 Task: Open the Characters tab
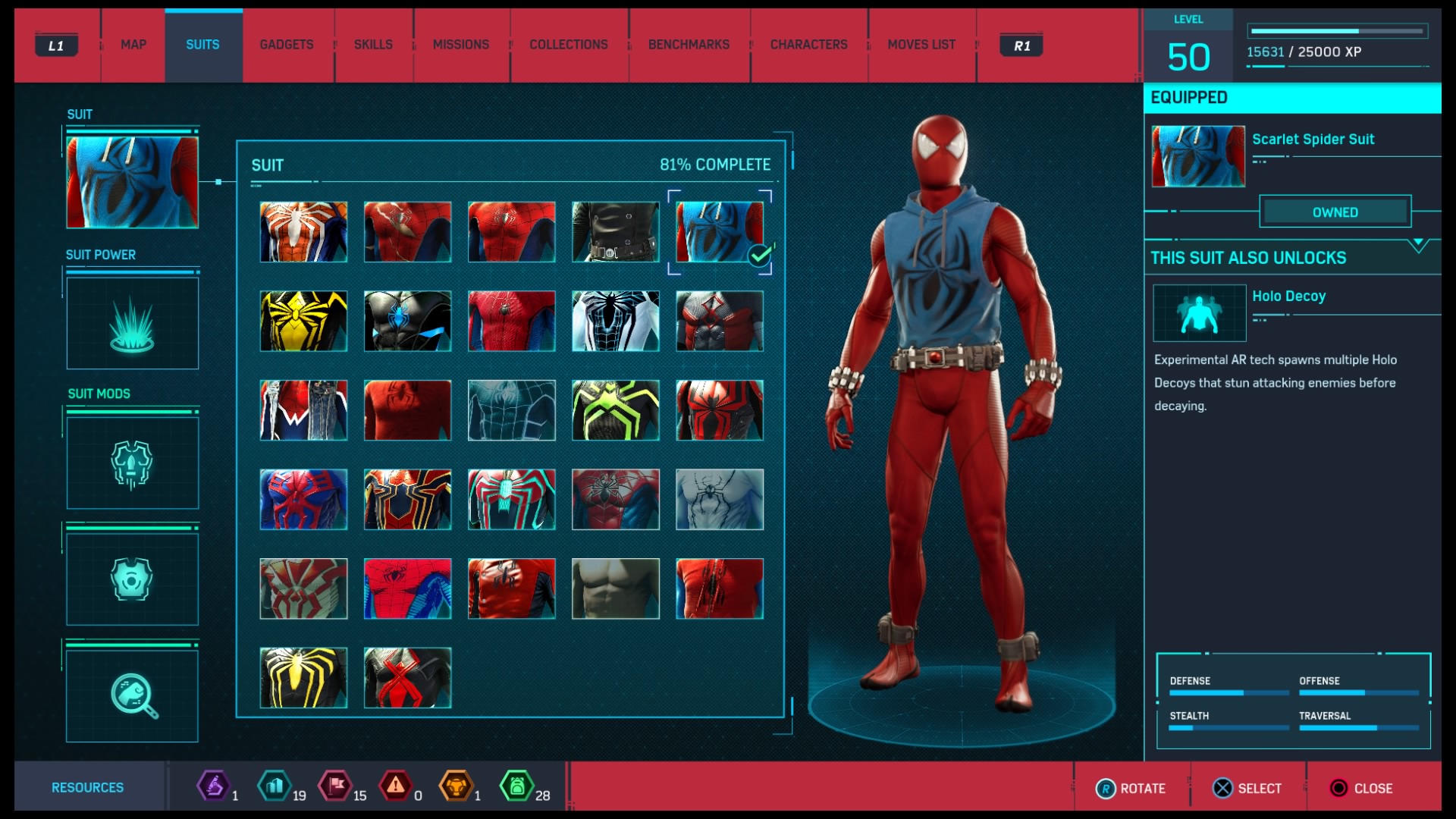pyautogui.click(x=808, y=45)
